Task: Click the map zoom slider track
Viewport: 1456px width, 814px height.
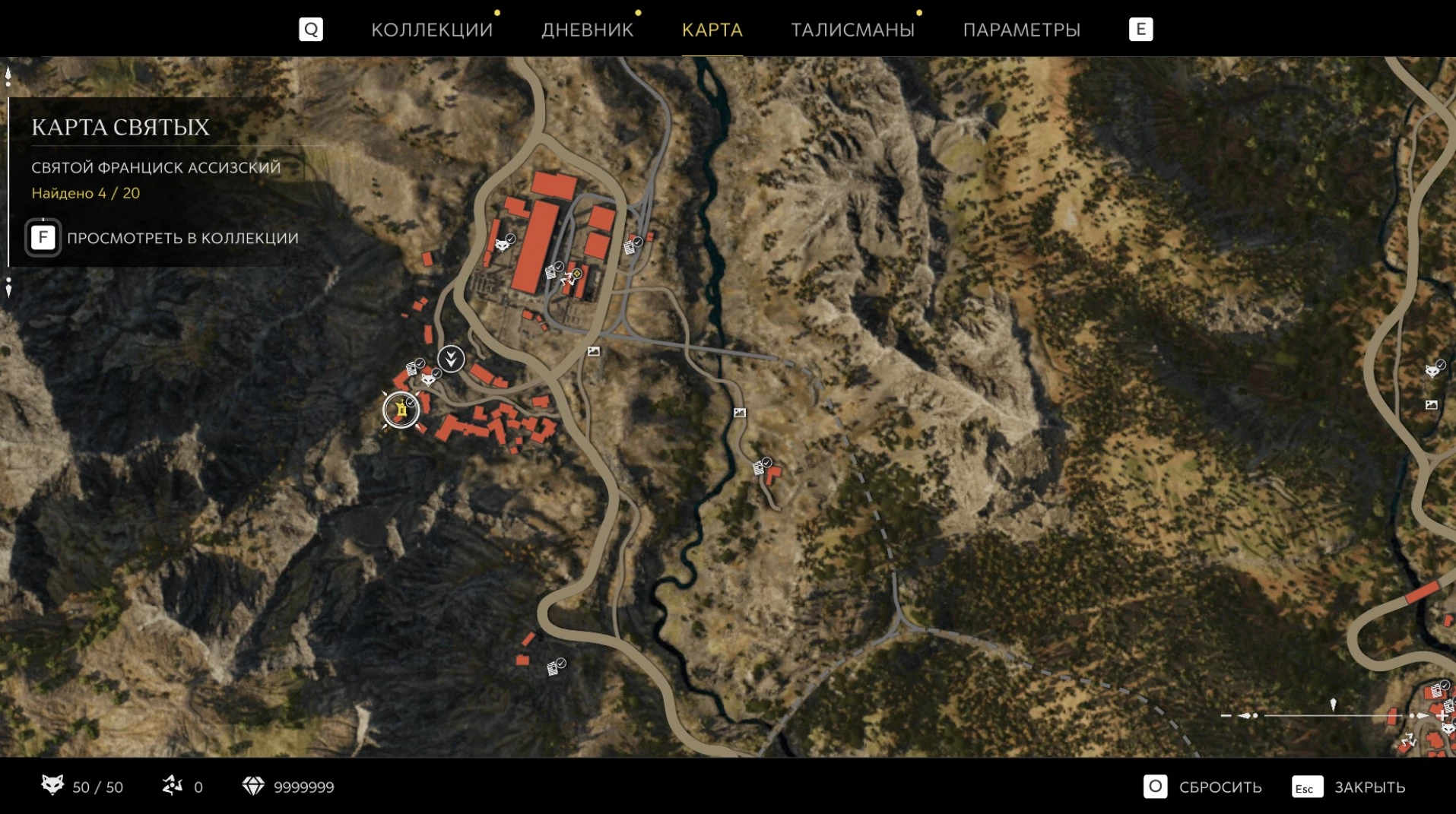Action: click(x=1332, y=715)
